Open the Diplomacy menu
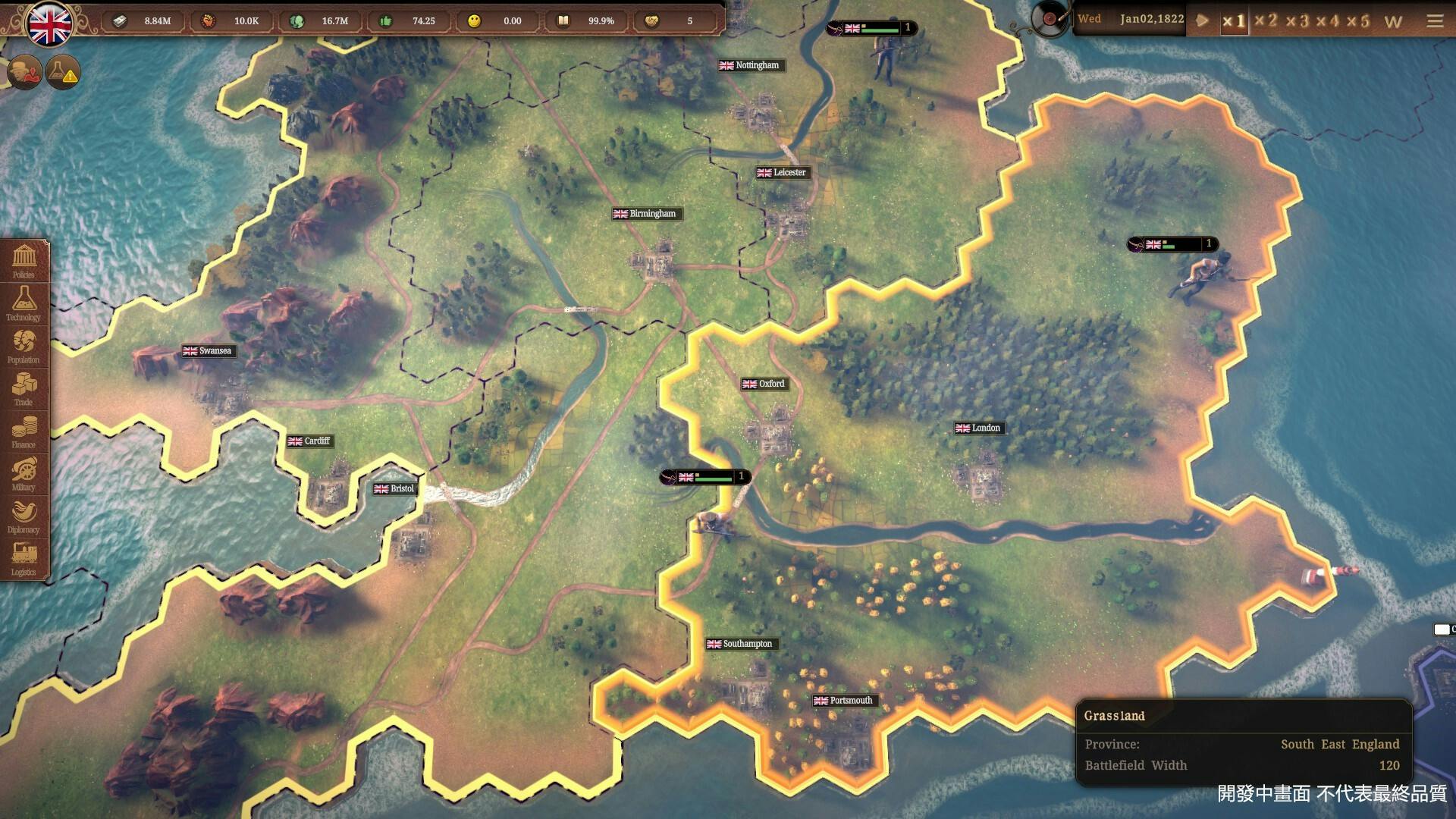The width and height of the screenshot is (1456, 819). tap(24, 515)
